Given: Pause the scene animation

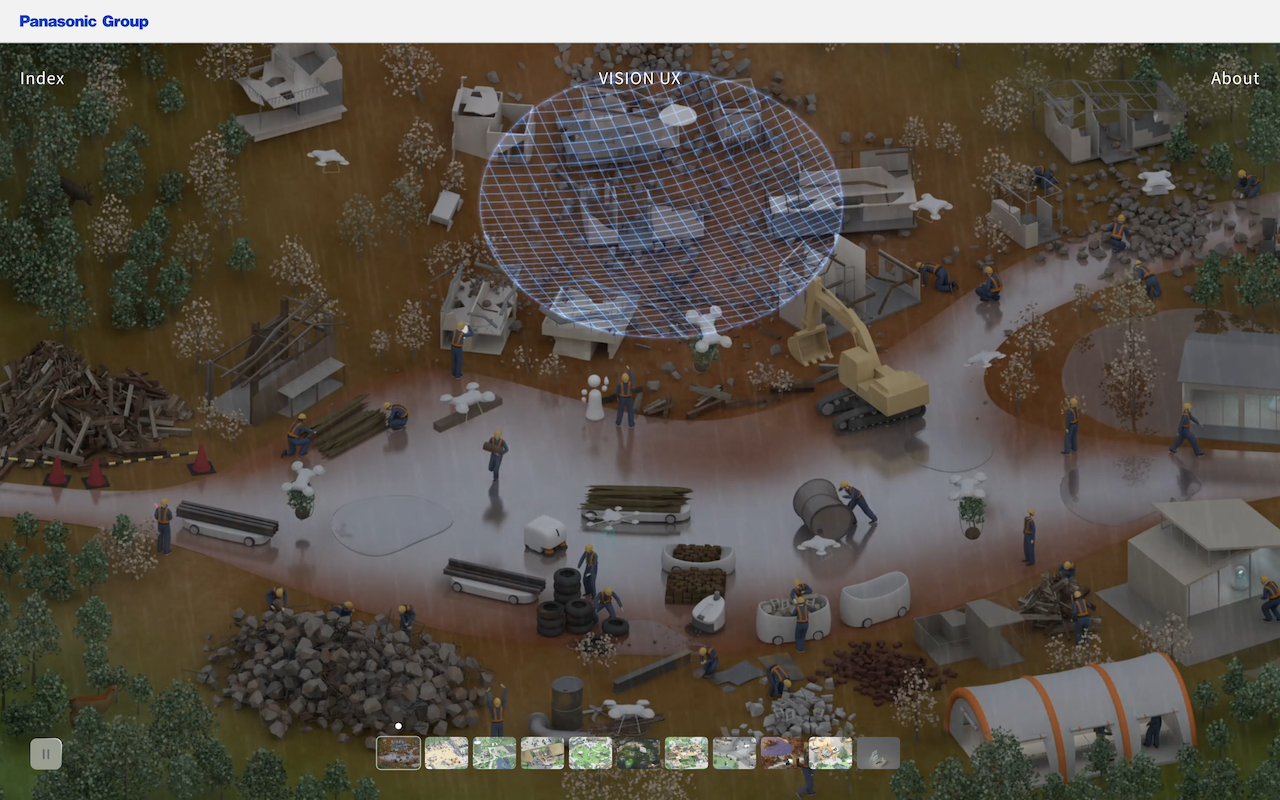Looking at the screenshot, I should tap(46, 753).
